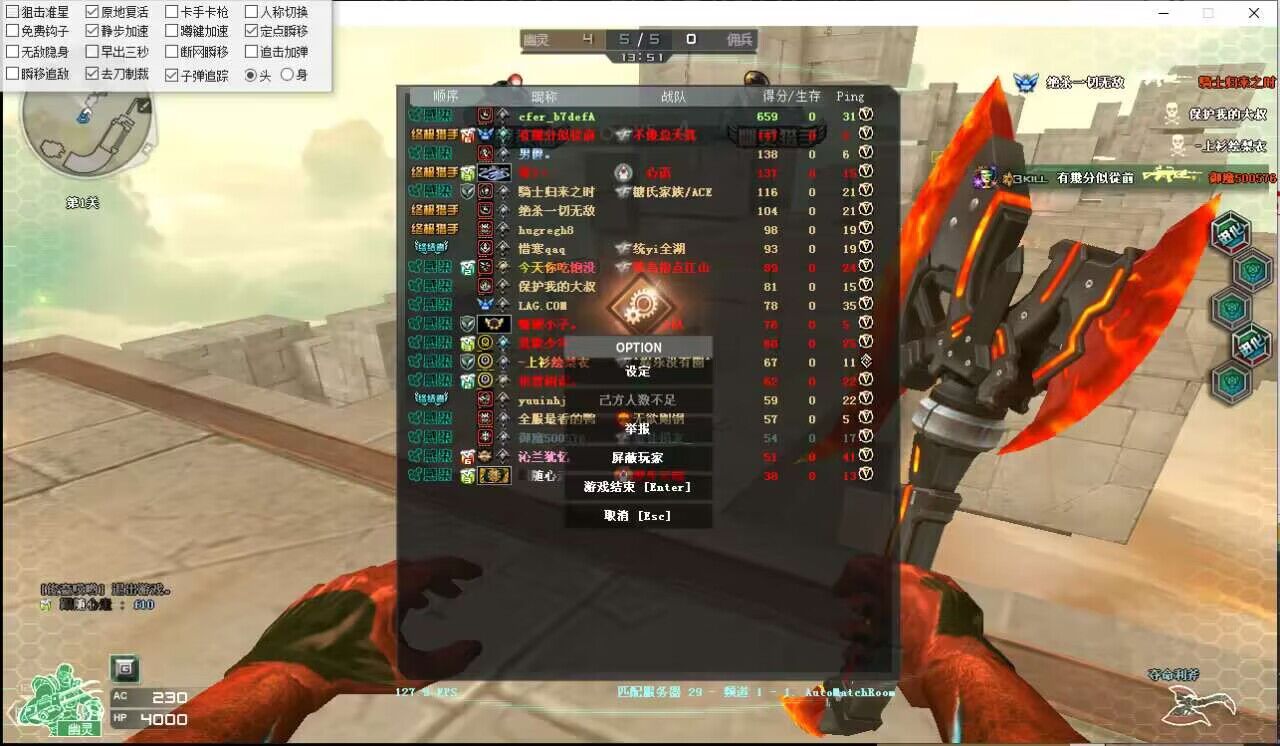Disable the 原地复活 checkbox

[94, 12]
